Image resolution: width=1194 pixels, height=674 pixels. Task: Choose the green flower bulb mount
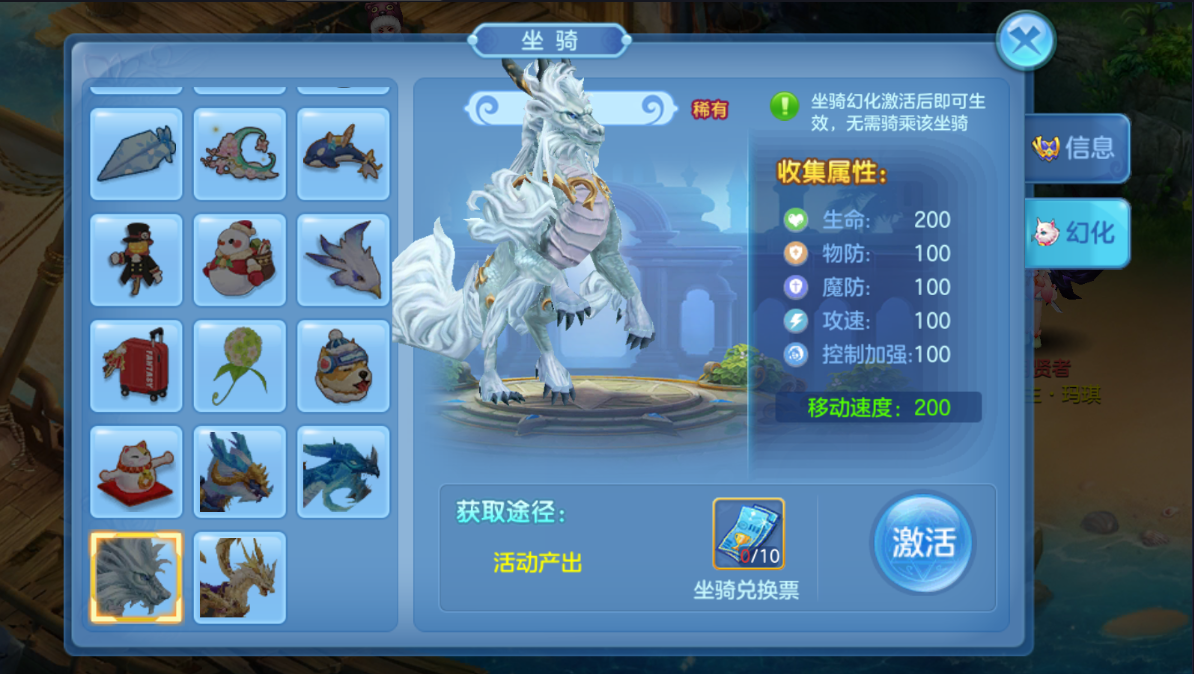(240, 366)
